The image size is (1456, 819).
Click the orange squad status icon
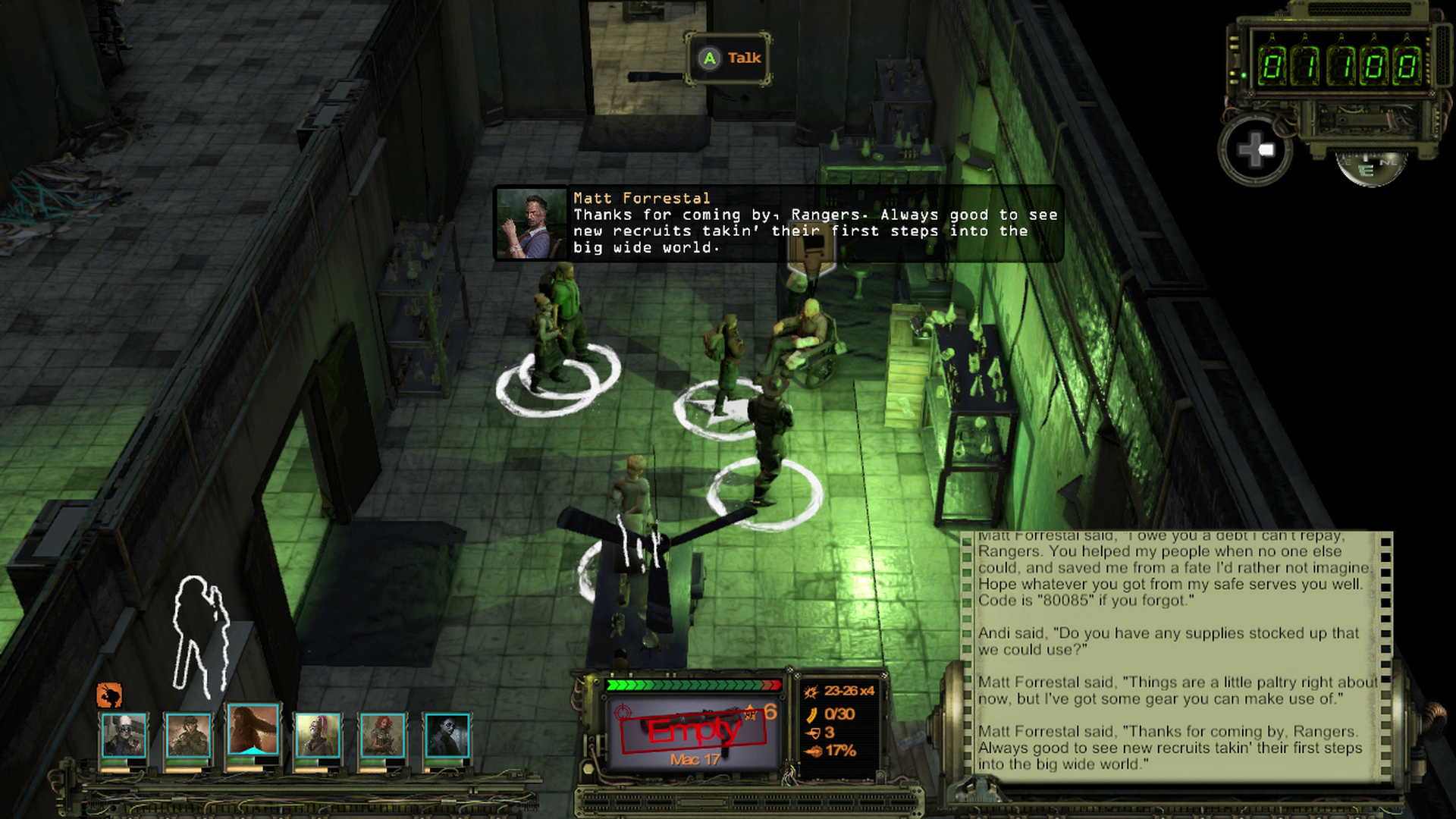[x=110, y=695]
